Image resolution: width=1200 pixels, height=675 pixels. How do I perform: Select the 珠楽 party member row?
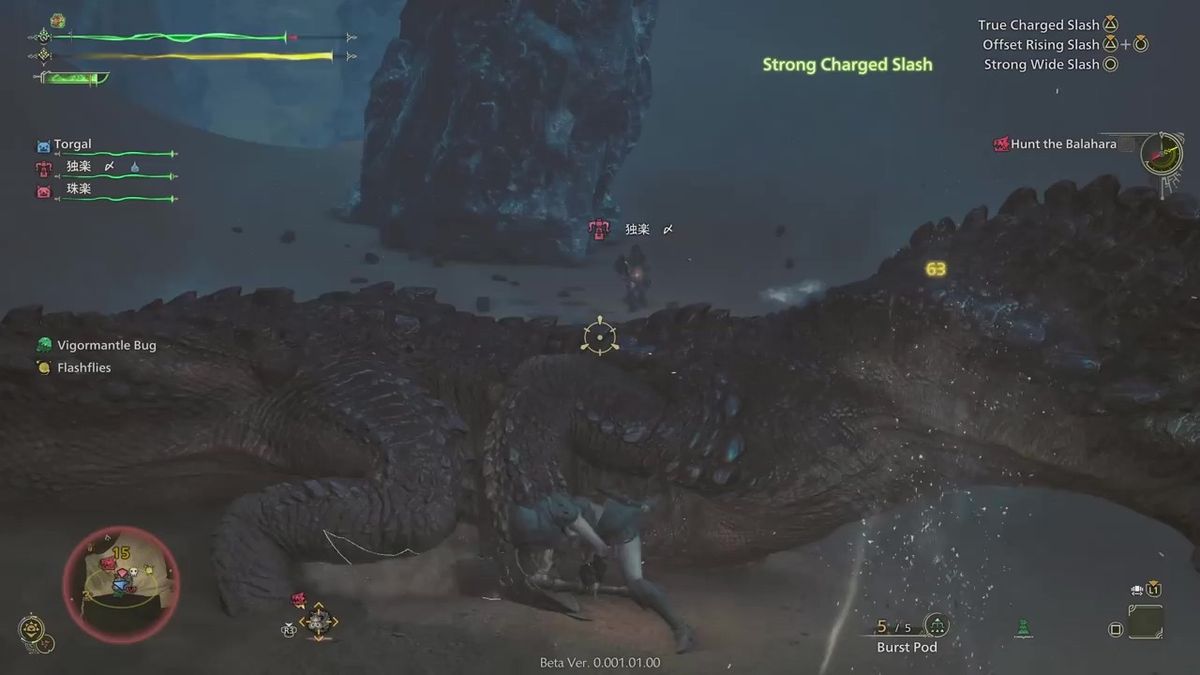tap(78, 189)
